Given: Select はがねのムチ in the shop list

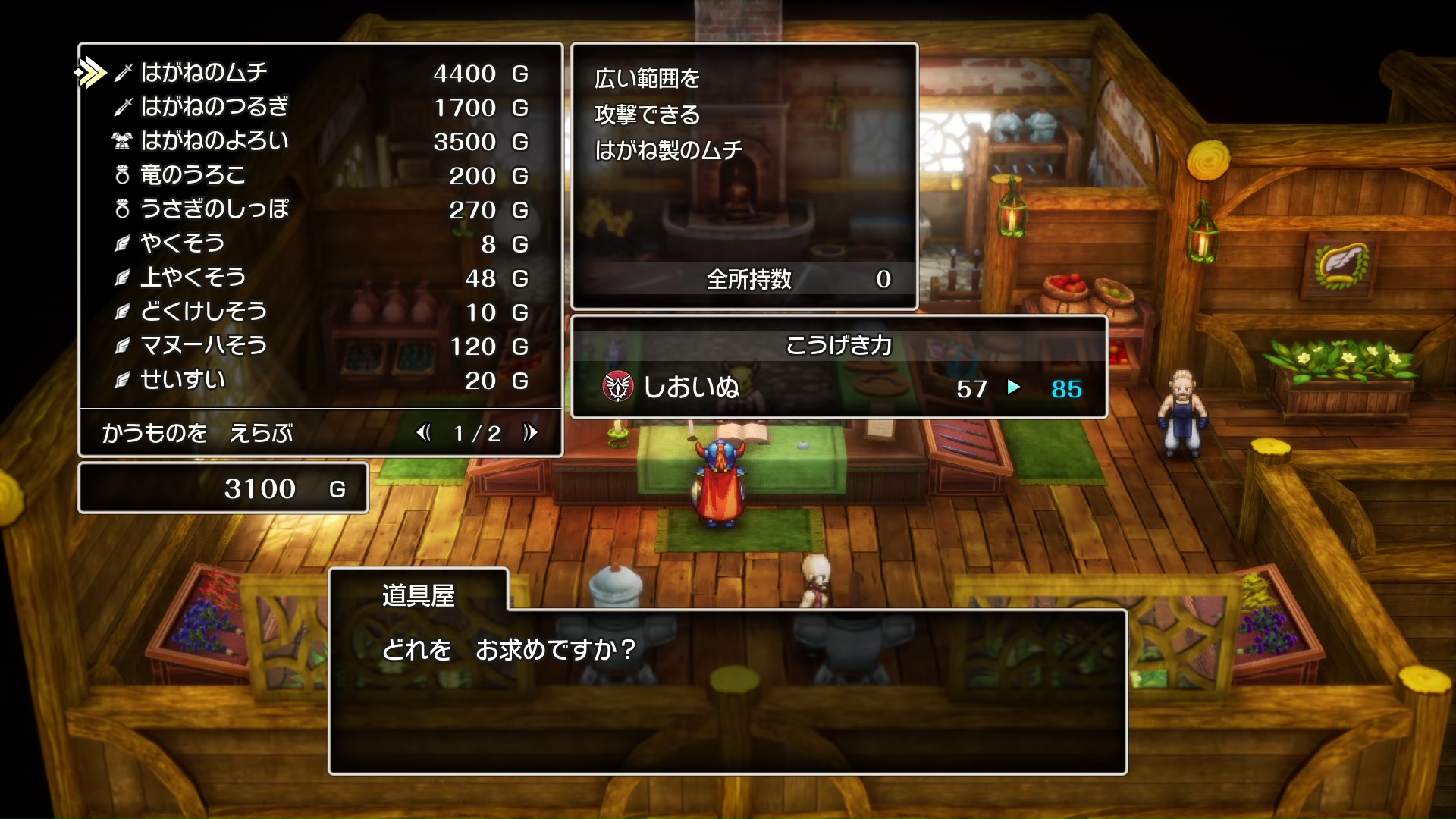Looking at the screenshot, I should tap(205, 73).
